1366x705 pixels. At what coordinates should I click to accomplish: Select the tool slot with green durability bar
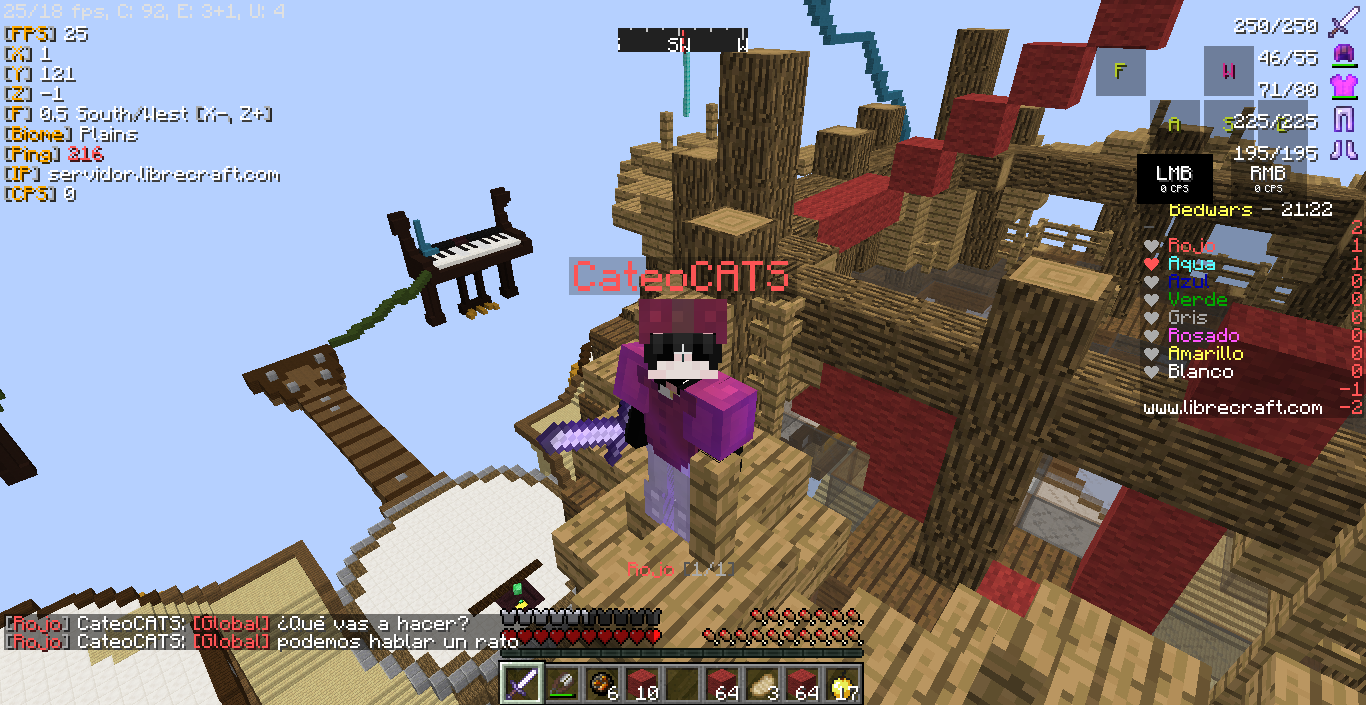pos(561,684)
